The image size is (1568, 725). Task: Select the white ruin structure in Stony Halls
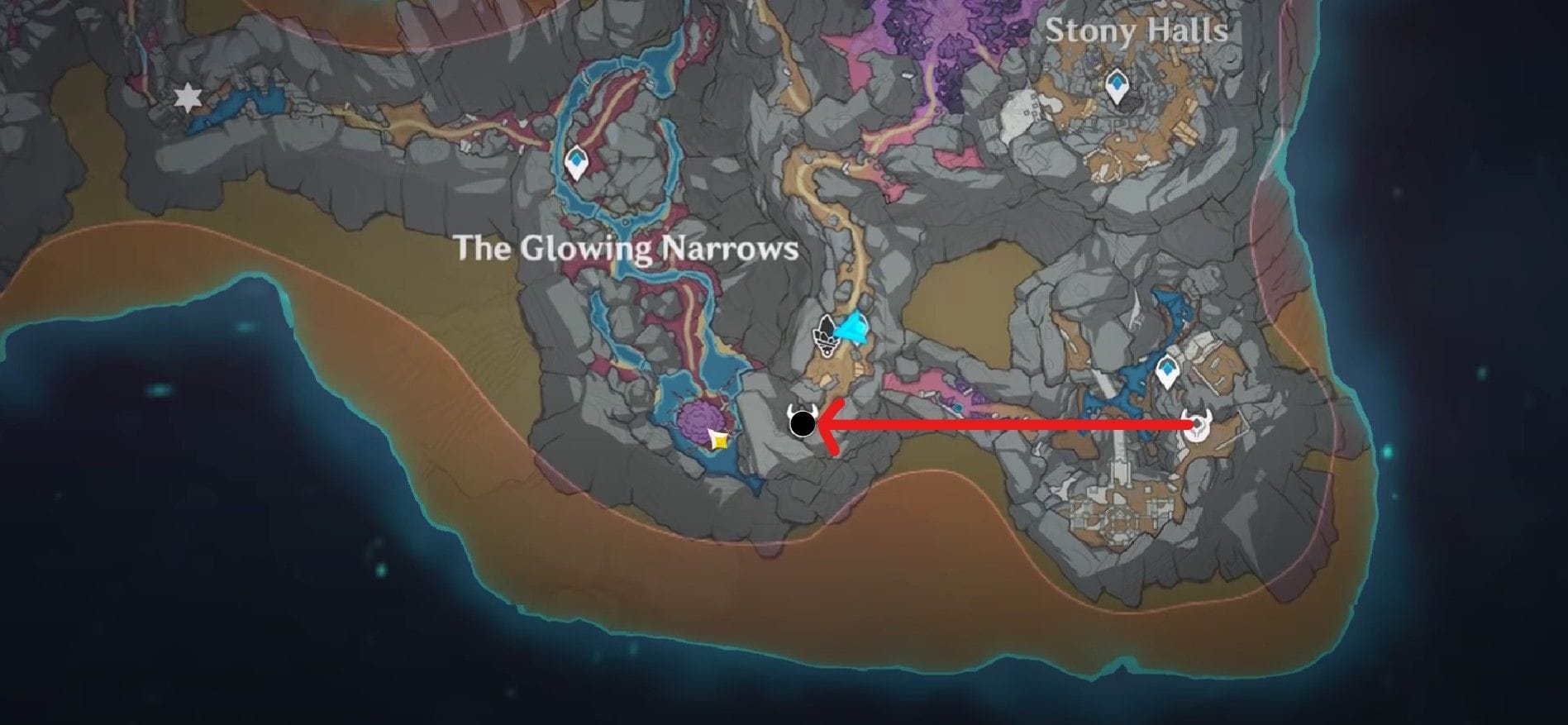coord(1022,112)
